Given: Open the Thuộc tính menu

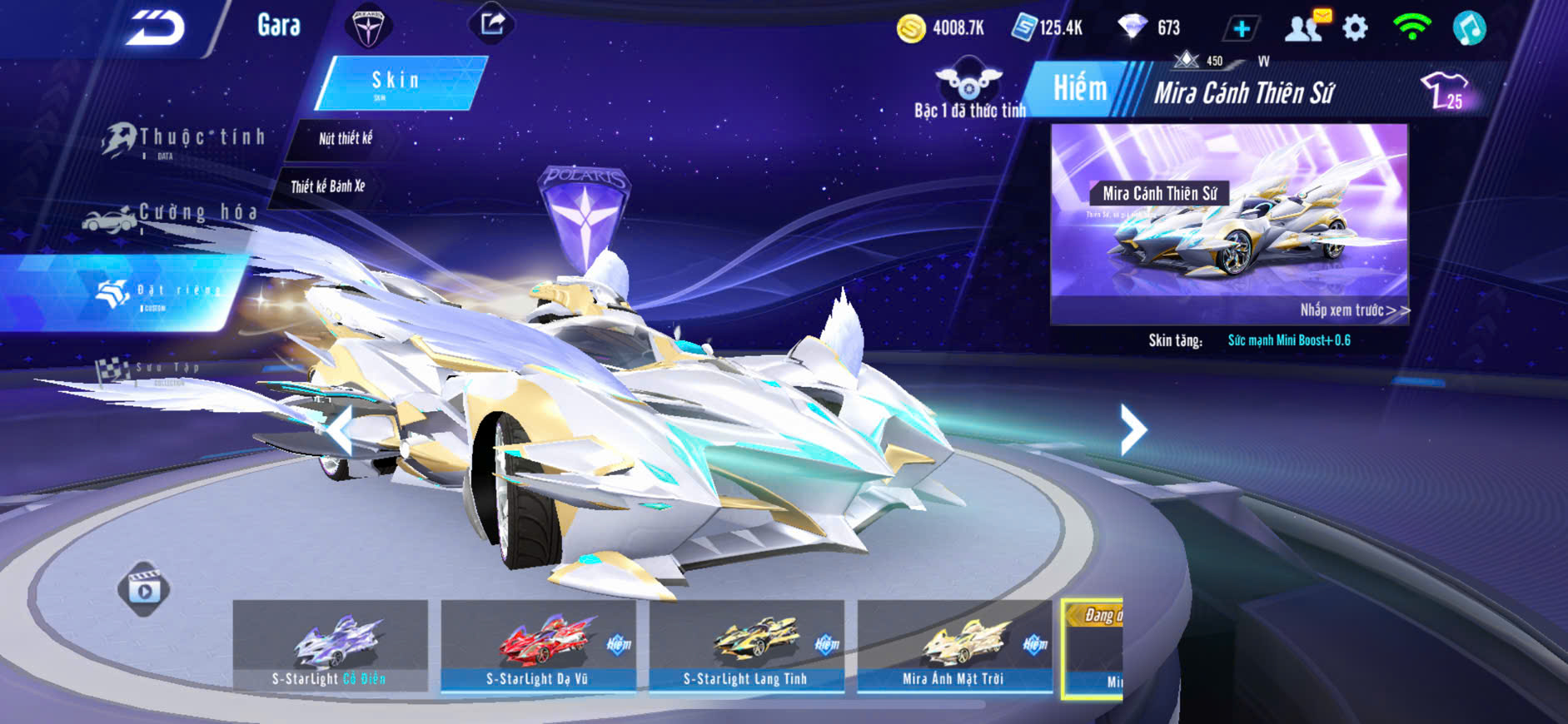Looking at the screenshot, I should tap(185, 139).
